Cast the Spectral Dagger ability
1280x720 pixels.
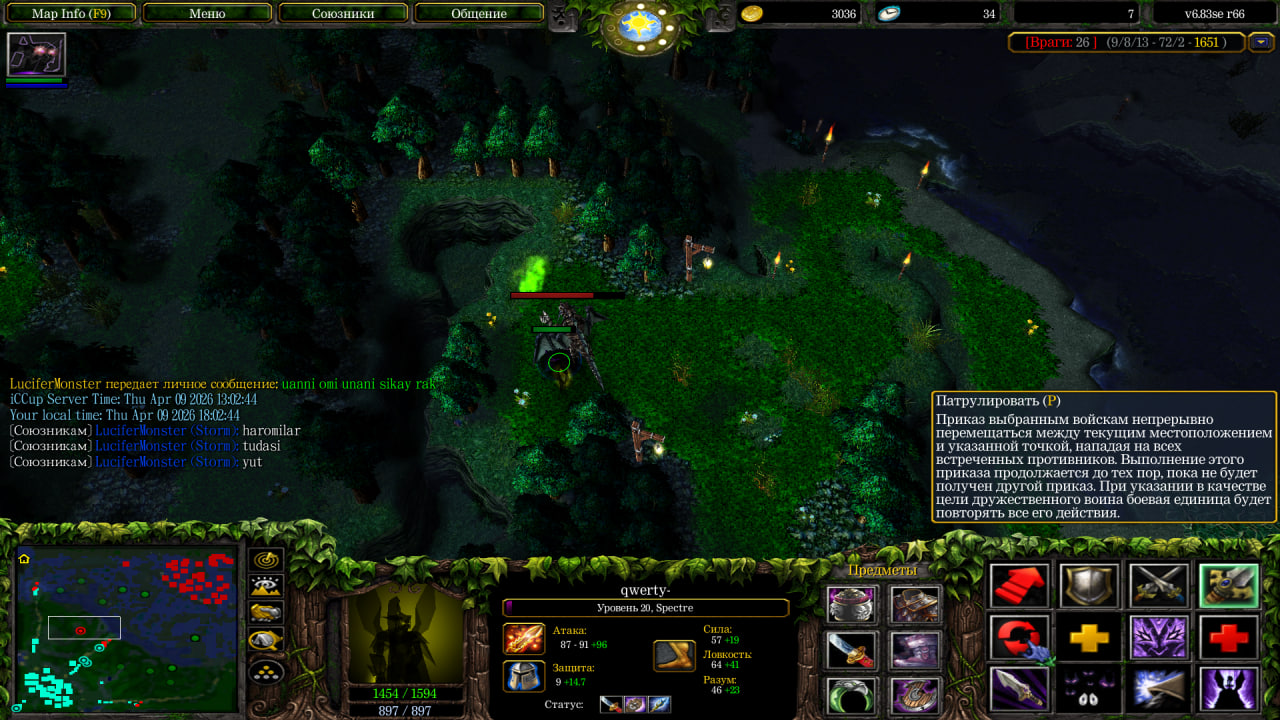[1020, 689]
